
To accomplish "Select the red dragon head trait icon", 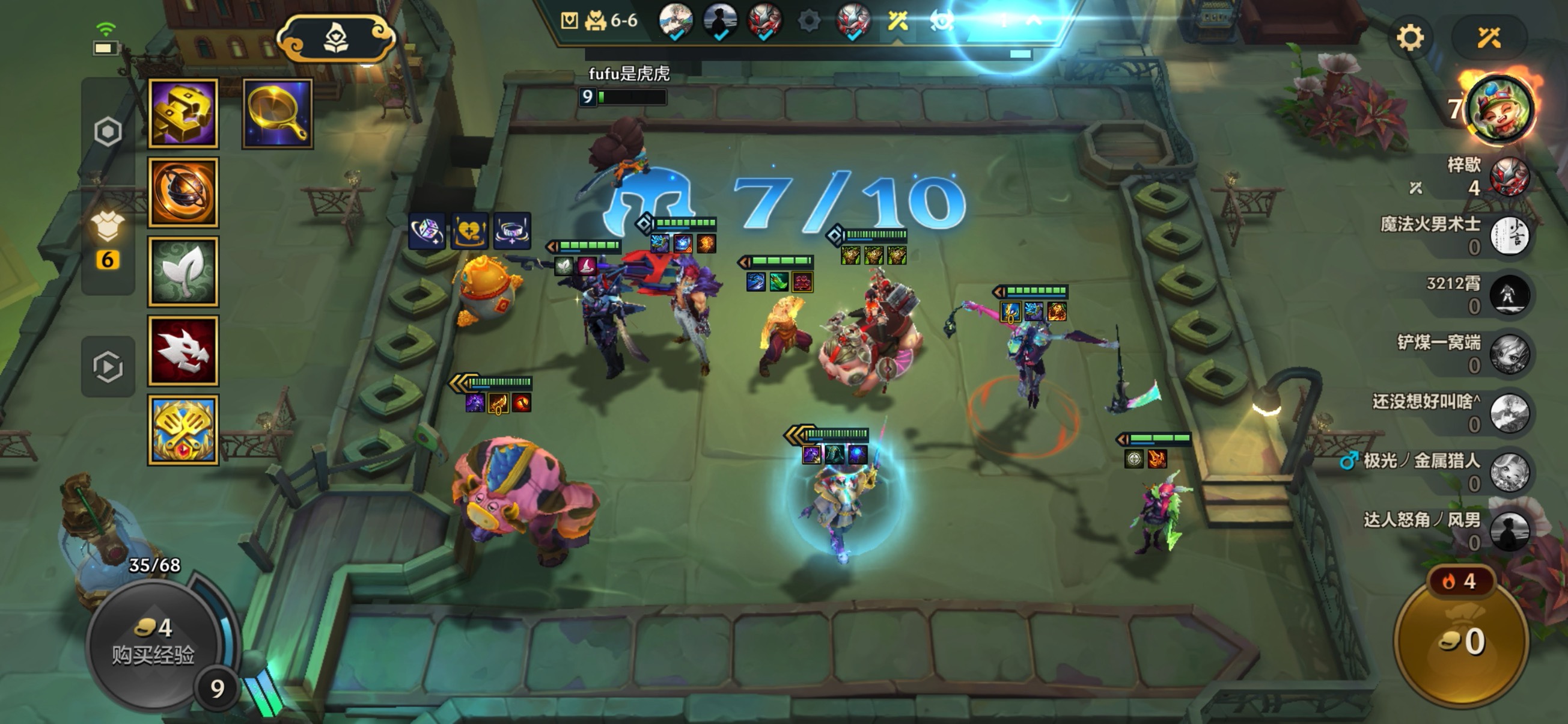I will coord(183,351).
